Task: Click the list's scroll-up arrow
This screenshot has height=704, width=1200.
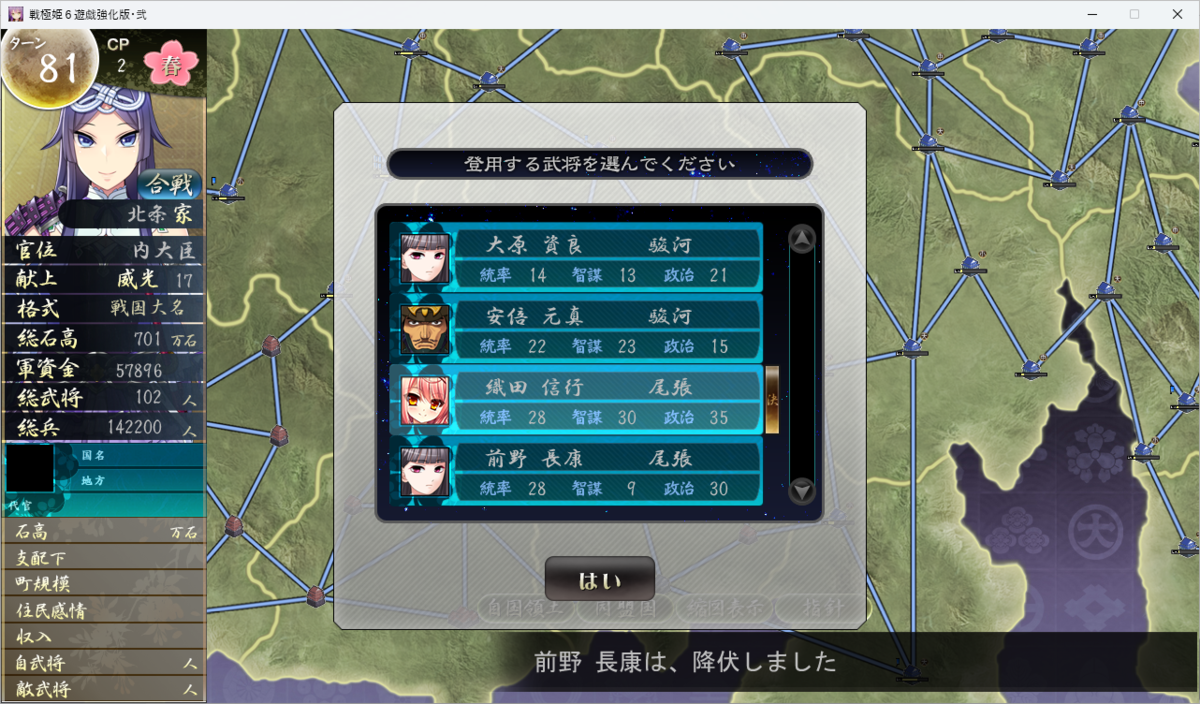Action: point(802,239)
